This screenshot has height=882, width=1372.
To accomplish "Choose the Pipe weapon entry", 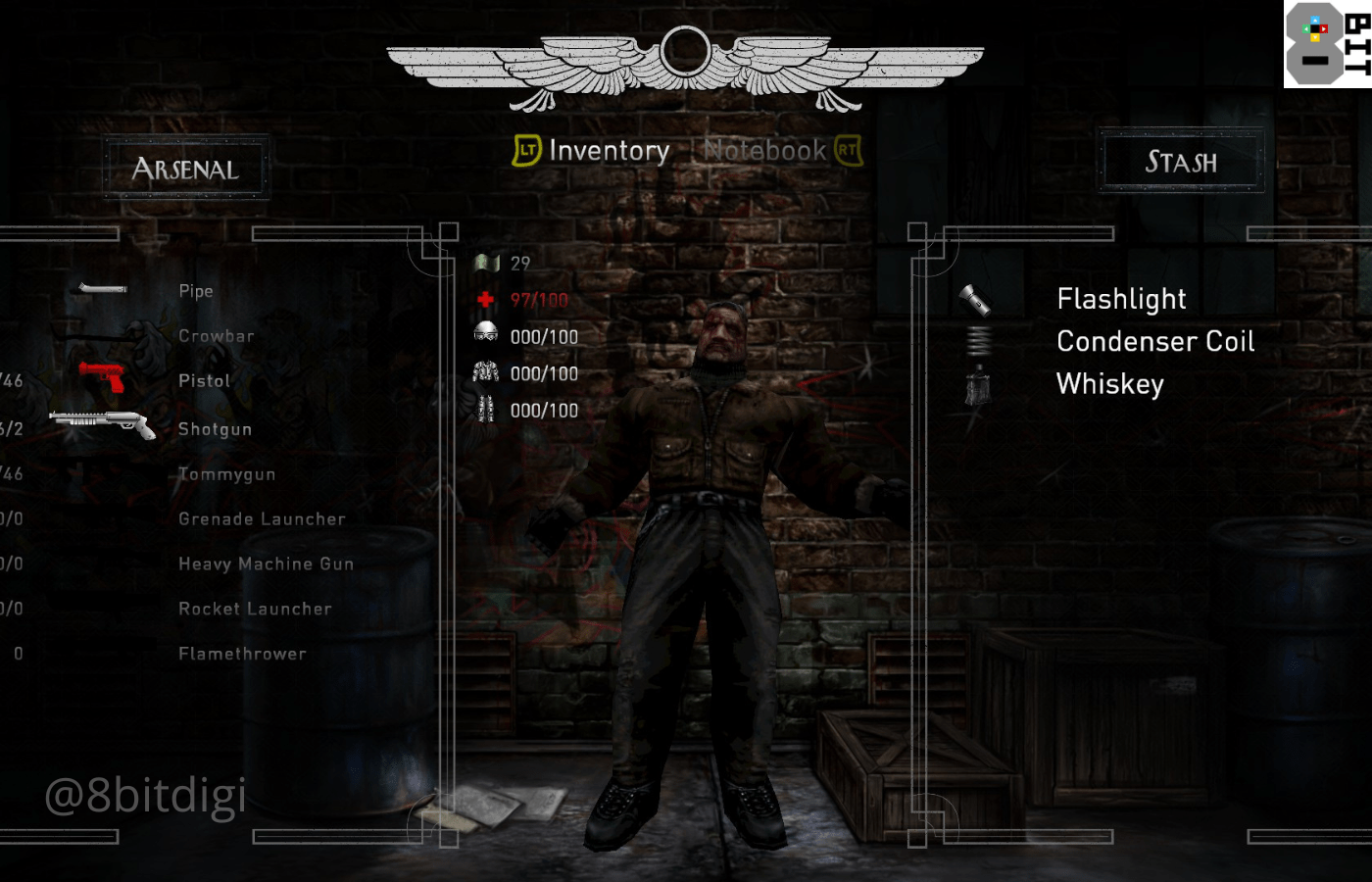I will click(196, 291).
